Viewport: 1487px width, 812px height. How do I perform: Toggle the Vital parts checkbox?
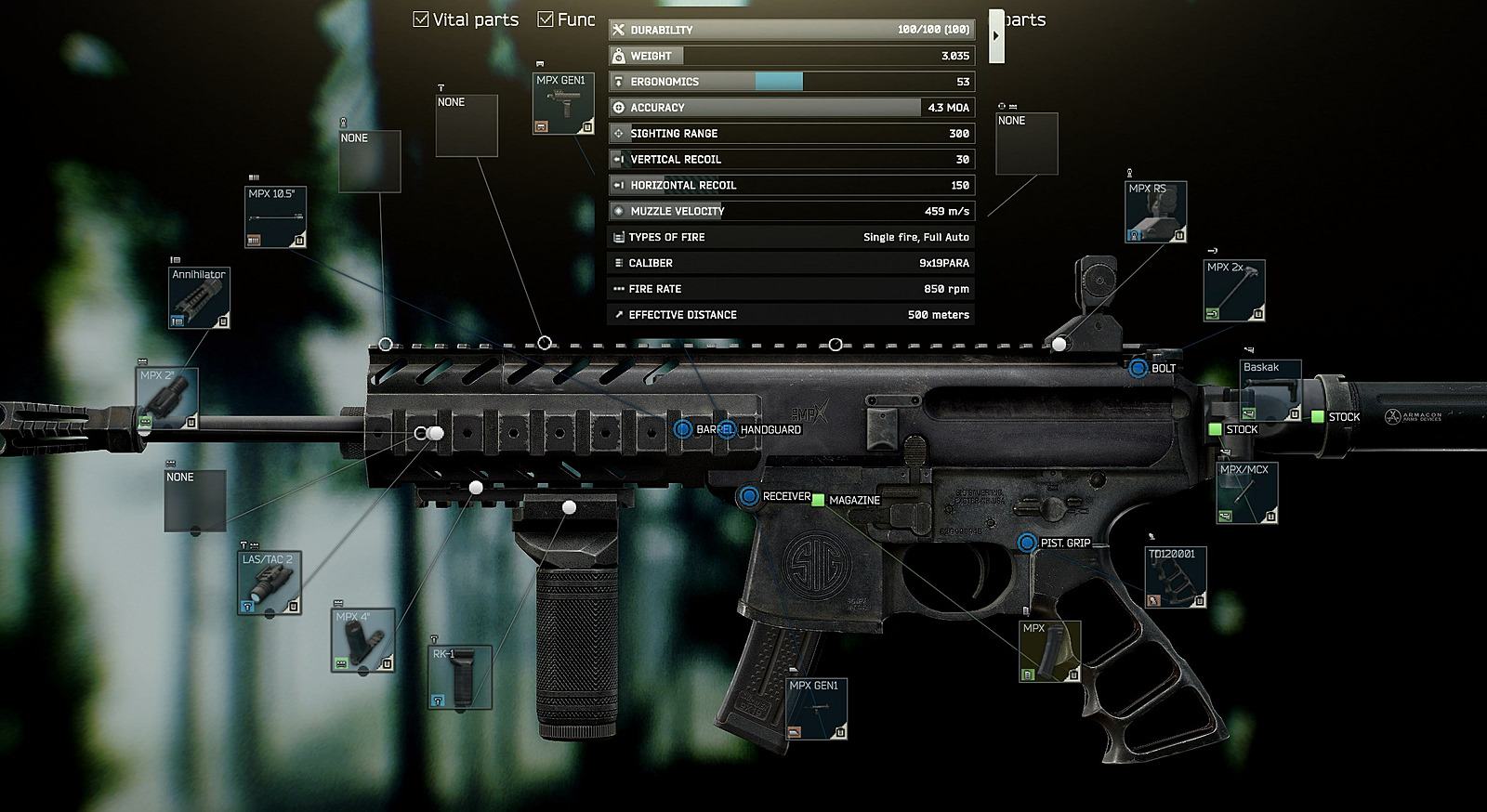click(421, 20)
